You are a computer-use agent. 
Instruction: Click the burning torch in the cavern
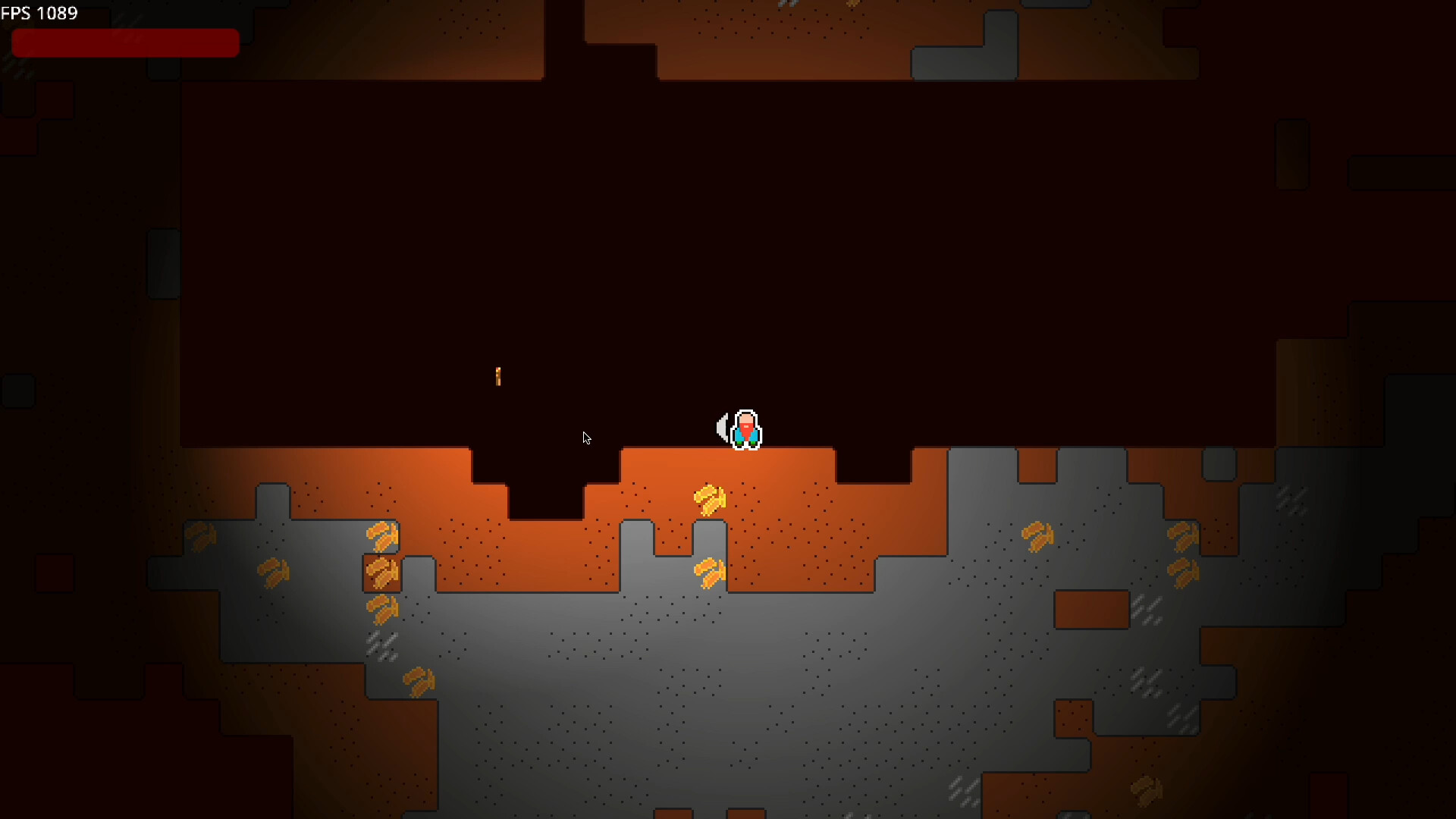pyautogui.click(x=499, y=376)
